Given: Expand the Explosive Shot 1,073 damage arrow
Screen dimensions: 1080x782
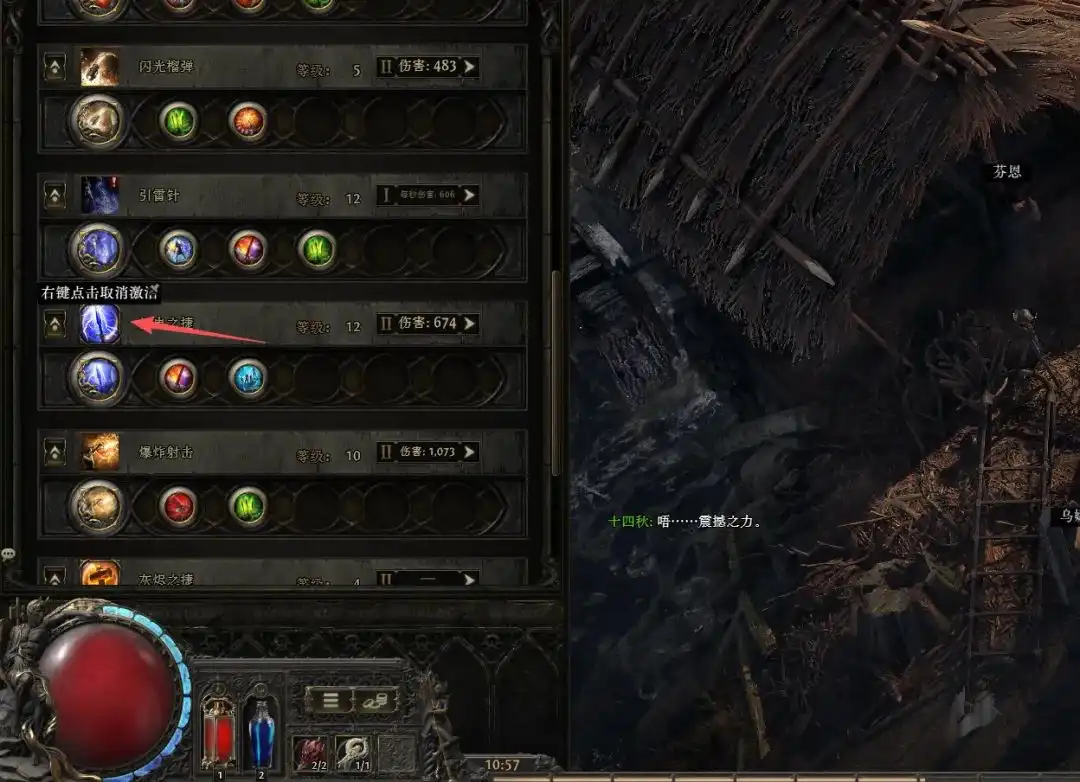Looking at the screenshot, I should click(468, 452).
